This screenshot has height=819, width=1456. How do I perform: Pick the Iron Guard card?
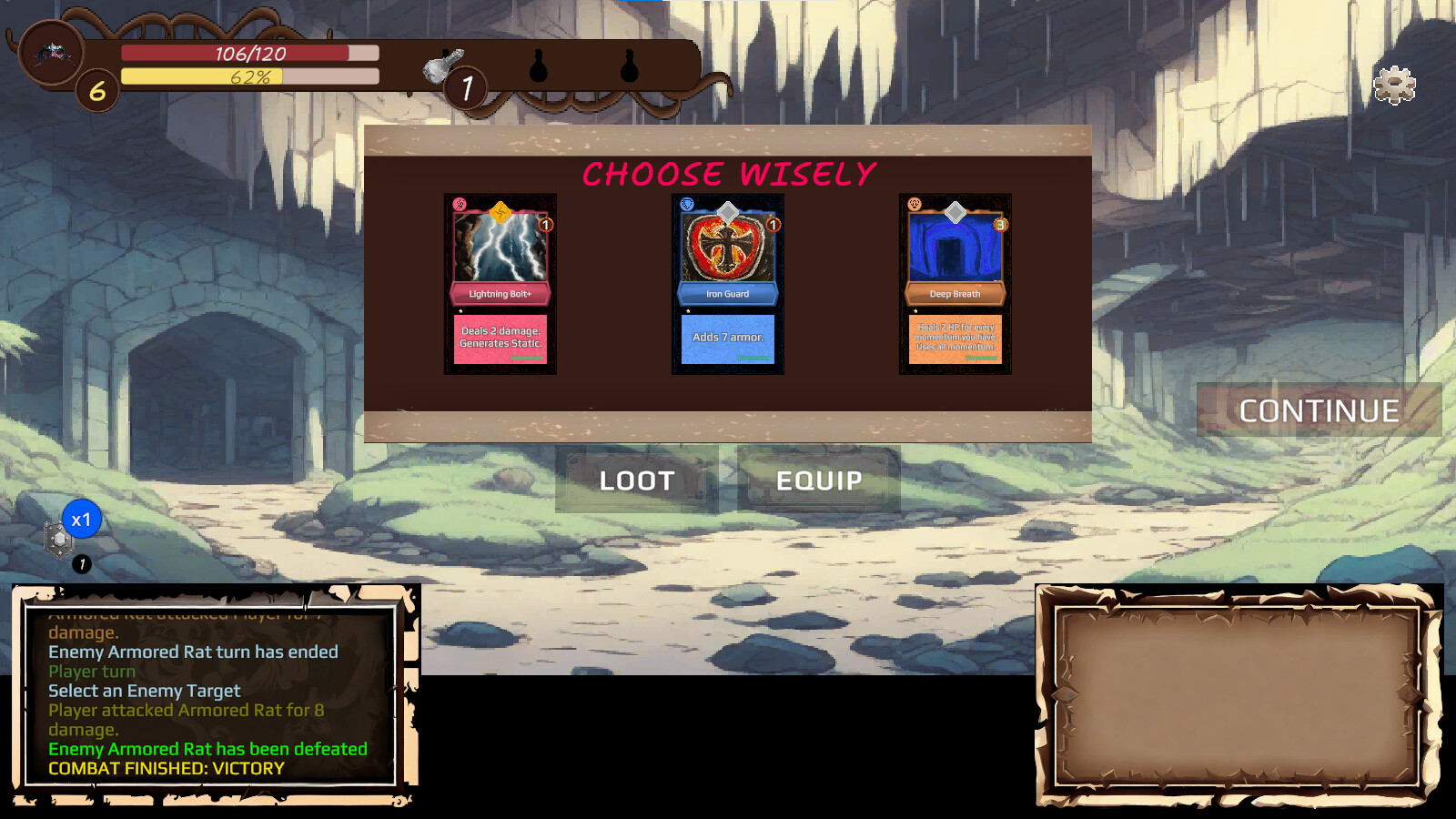point(726,282)
